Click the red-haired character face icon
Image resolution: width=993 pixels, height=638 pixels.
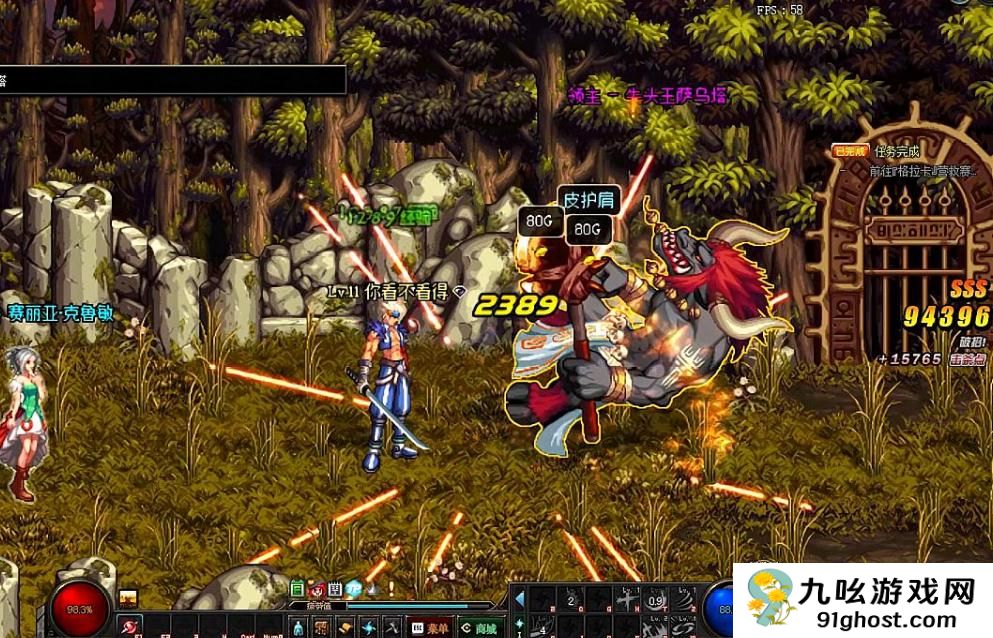click(316, 588)
